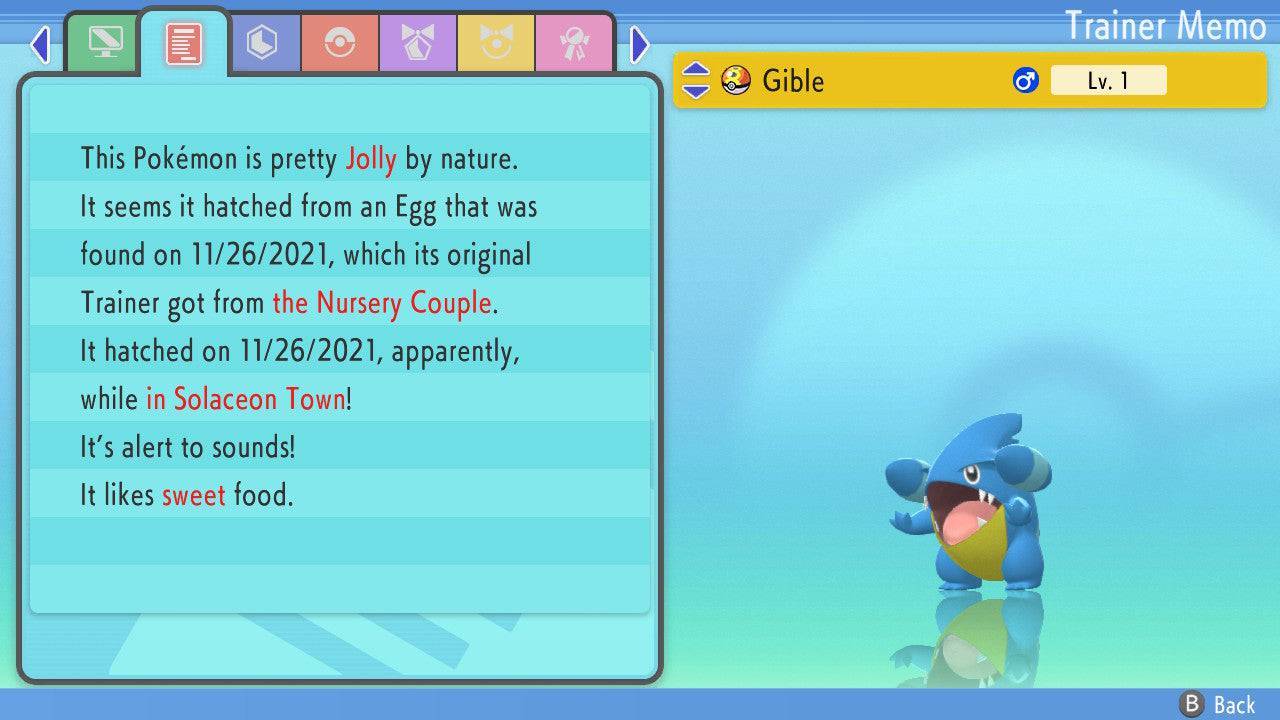Open the blue hexagon stats tab
The height and width of the screenshot is (720, 1280).
coord(262,43)
